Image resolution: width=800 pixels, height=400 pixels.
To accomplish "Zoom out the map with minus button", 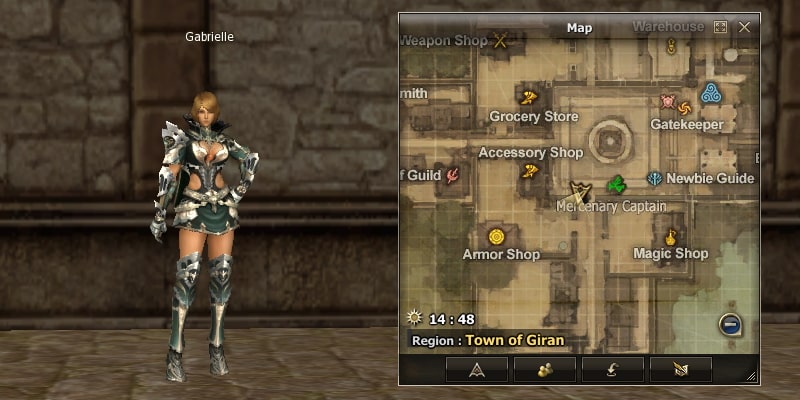I will 731,324.
